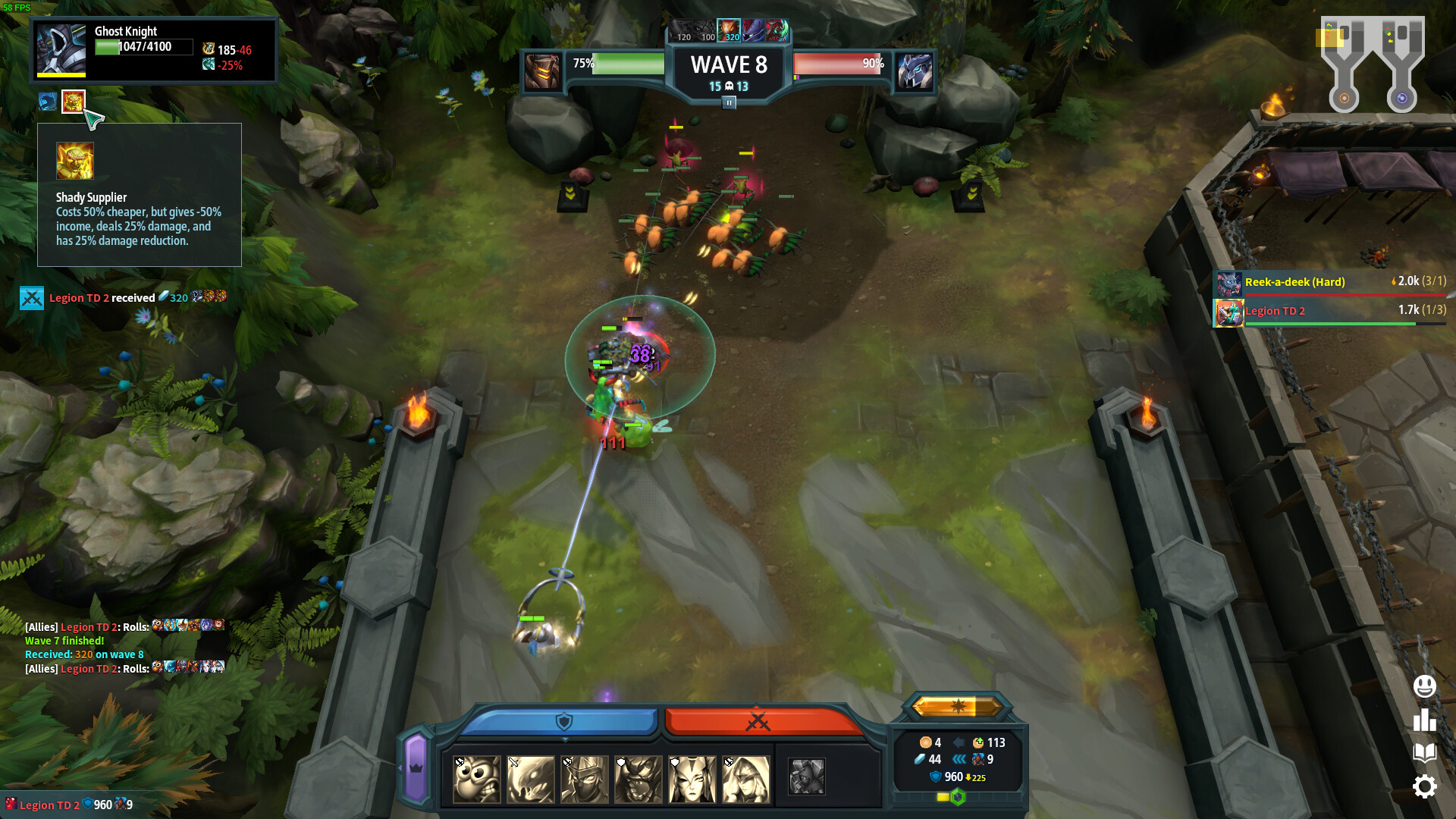
Task: Select the highlighted wave creature icon showing 320
Action: click(730, 32)
